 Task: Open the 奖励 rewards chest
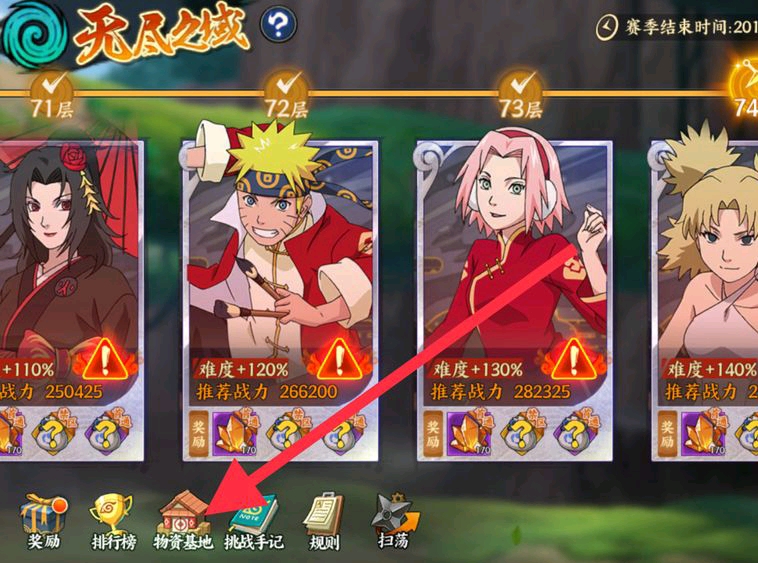pyautogui.click(x=43, y=518)
